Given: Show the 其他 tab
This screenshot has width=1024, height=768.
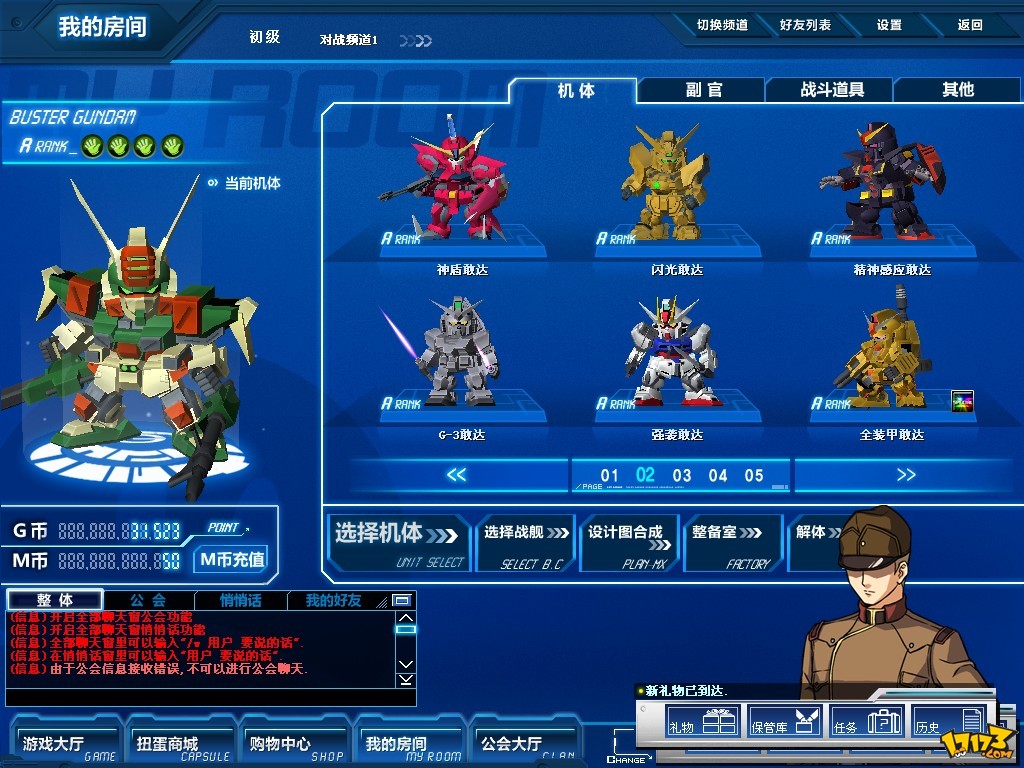Looking at the screenshot, I should click(957, 90).
